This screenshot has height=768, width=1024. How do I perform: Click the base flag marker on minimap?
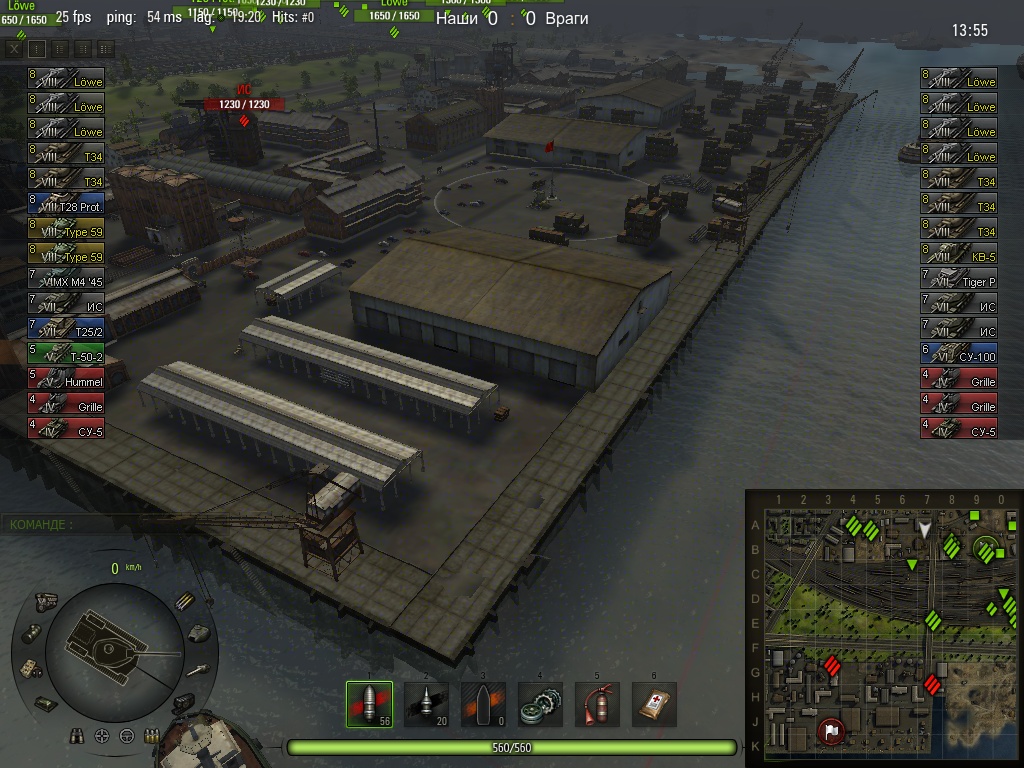coord(829,732)
